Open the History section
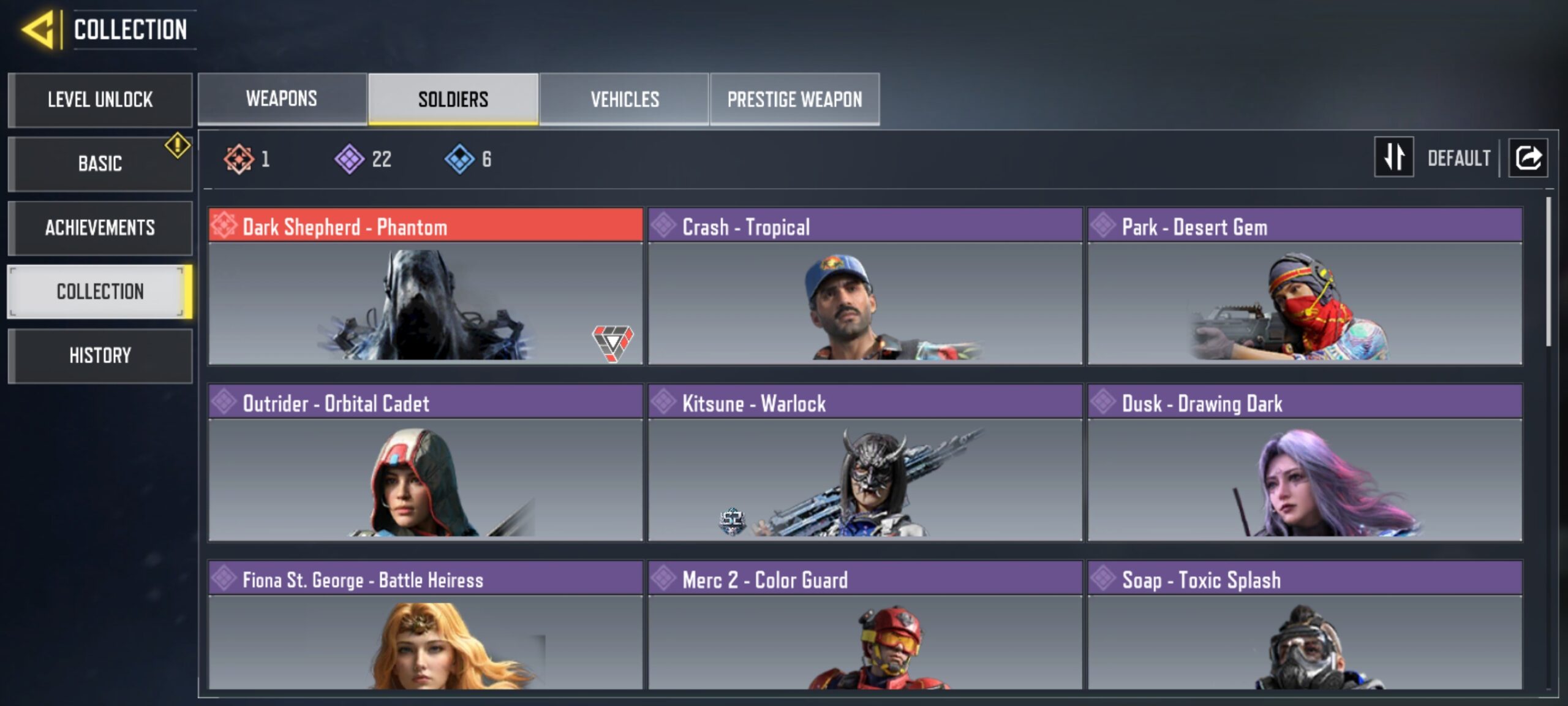The image size is (1568, 706). pos(100,355)
